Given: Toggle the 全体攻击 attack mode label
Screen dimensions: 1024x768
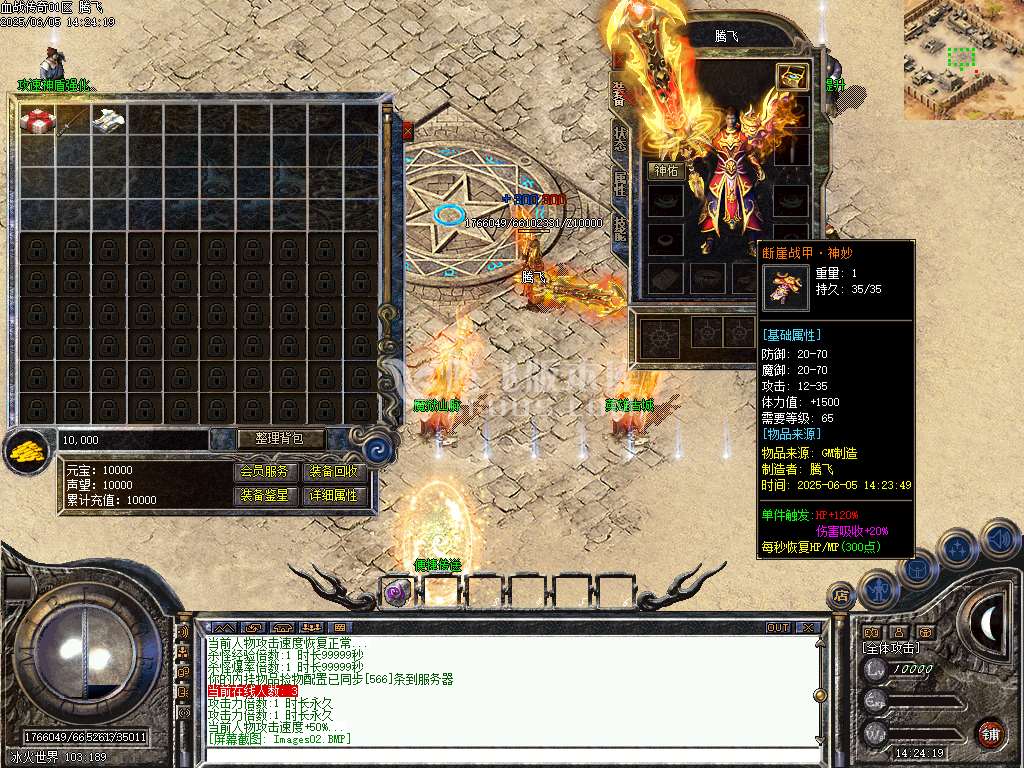Looking at the screenshot, I should pos(891,648).
